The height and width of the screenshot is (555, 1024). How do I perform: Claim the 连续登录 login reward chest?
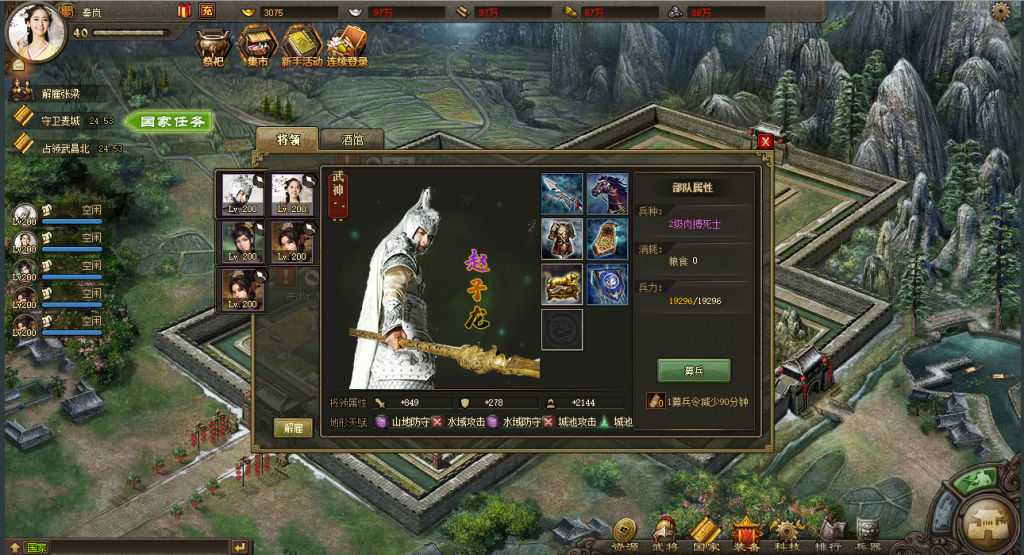point(346,45)
